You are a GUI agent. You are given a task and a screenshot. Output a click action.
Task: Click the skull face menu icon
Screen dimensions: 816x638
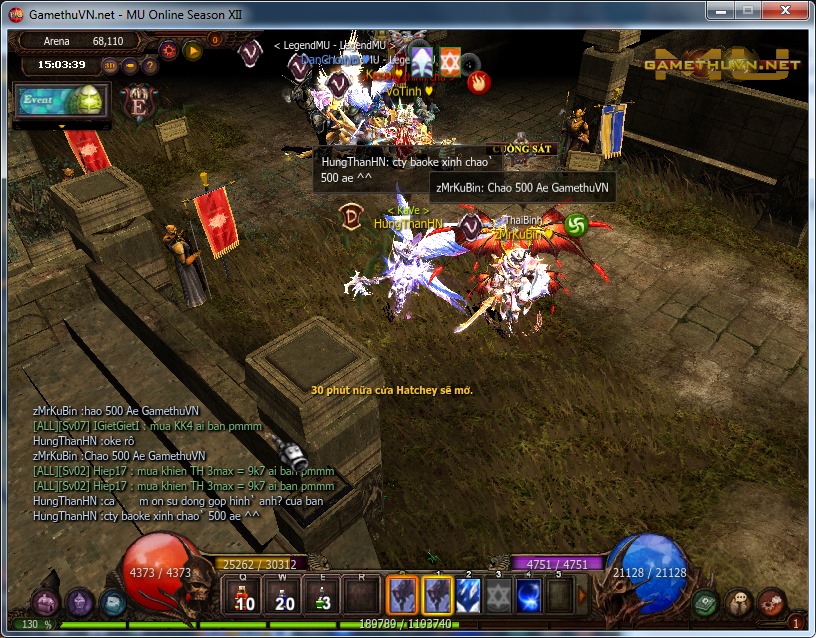click(738, 600)
